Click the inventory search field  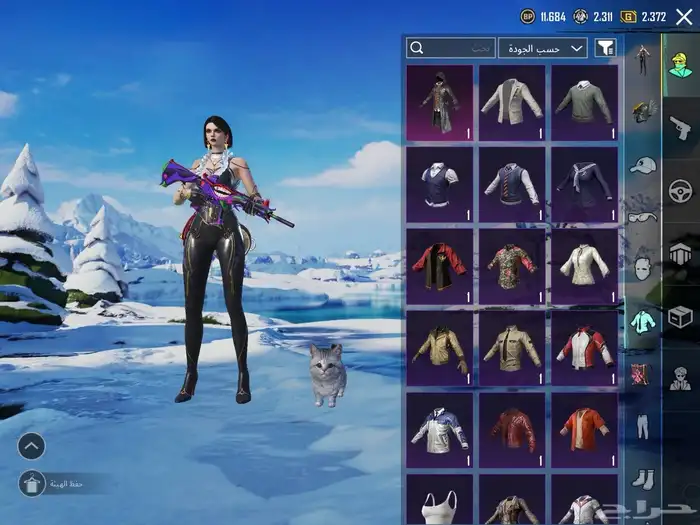click(x=452, y=47)
